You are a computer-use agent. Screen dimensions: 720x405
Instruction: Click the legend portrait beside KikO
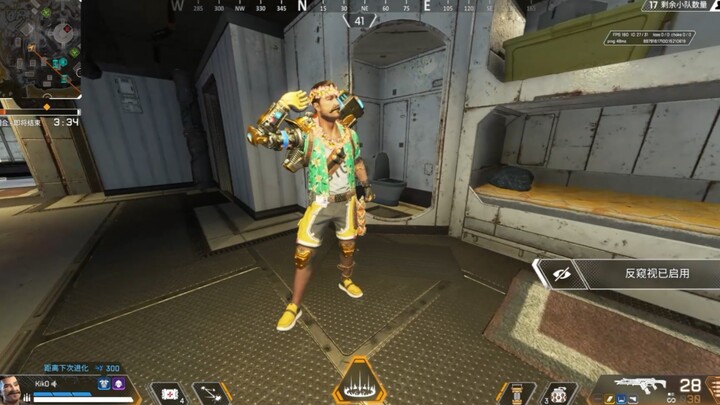point(15,388)
